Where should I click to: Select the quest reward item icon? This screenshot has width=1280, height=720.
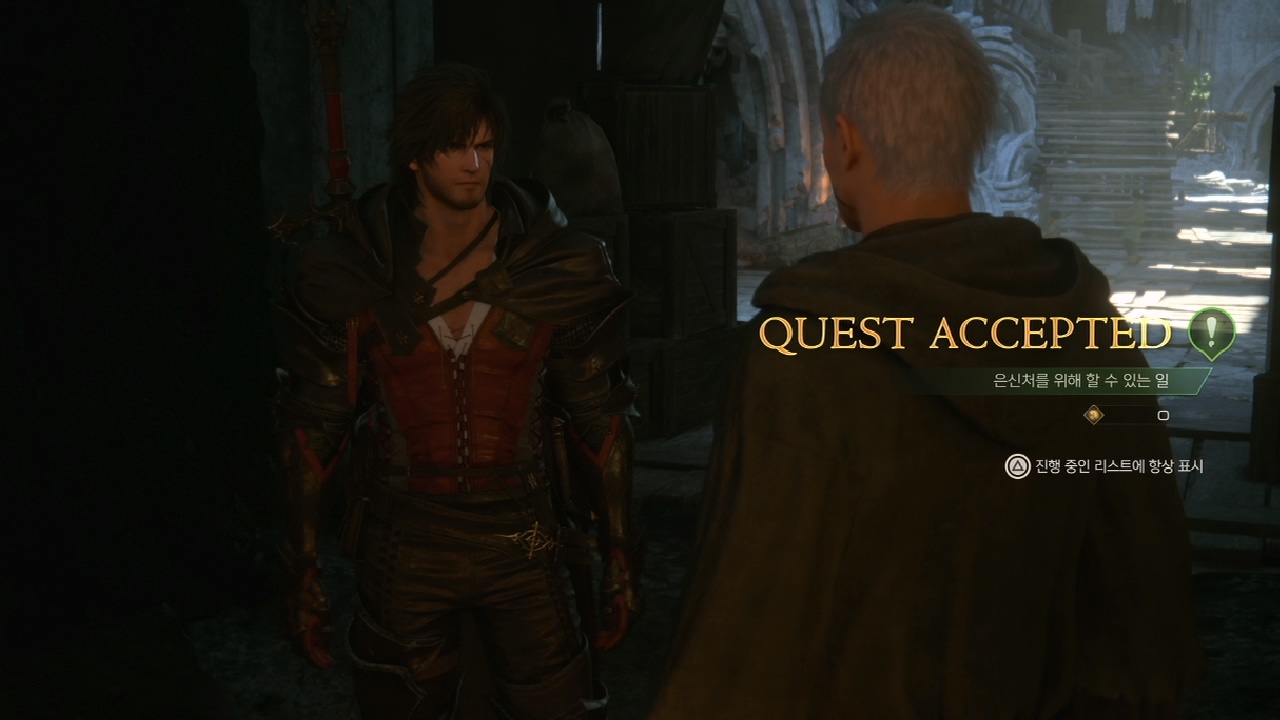click(x=1094, y=414)
